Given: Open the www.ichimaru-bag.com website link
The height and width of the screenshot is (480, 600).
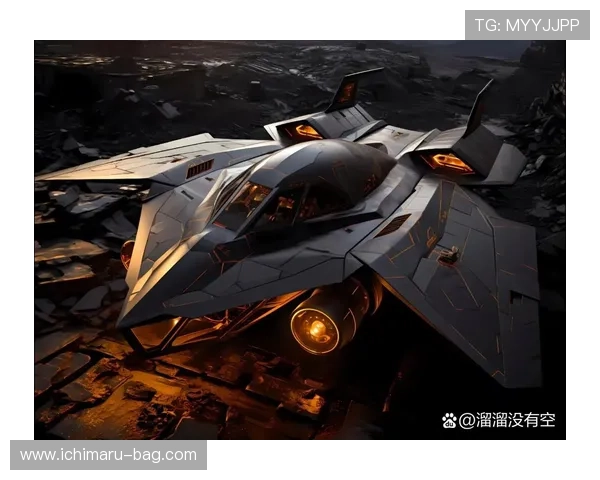Looking at the screenshot, I should tap(108, 455).
